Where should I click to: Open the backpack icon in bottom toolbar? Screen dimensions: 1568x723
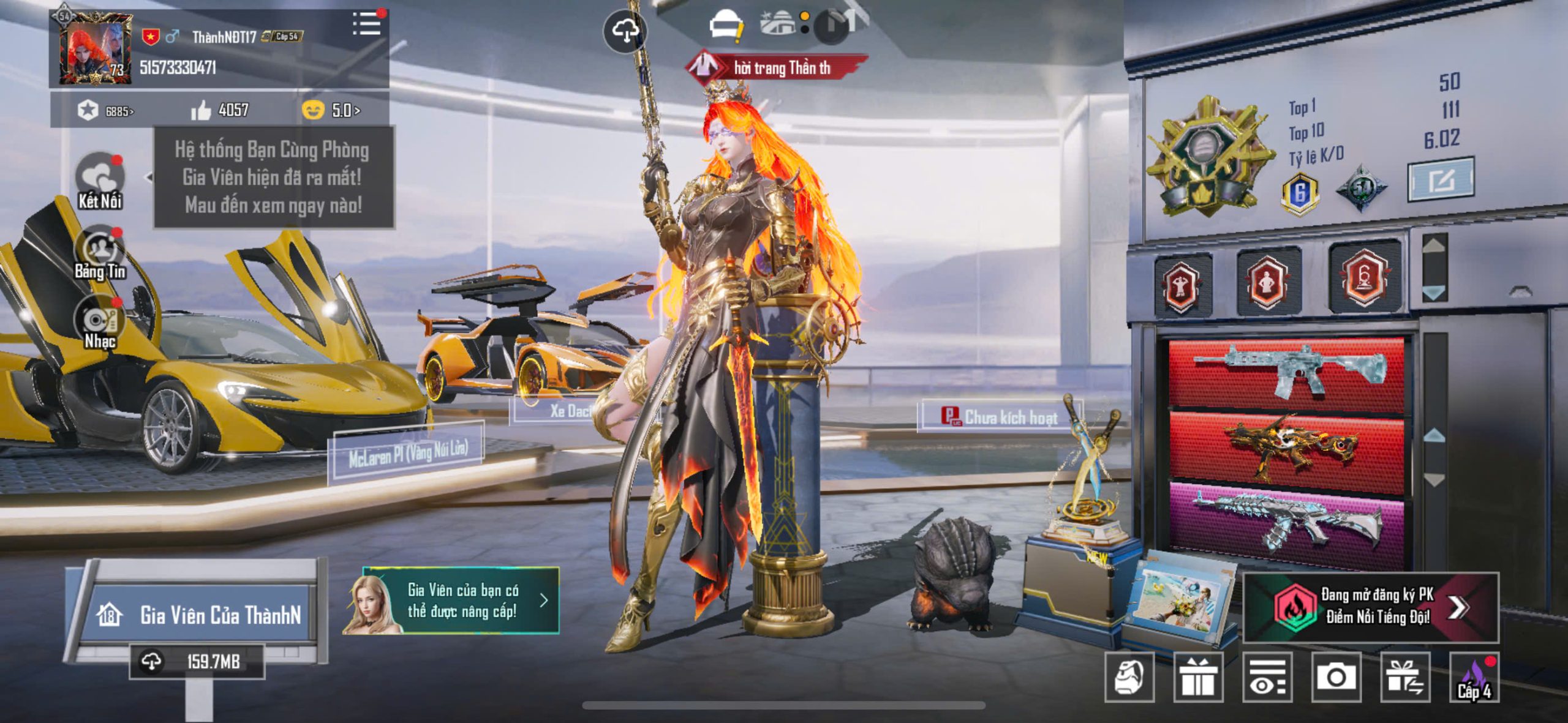(1129, 677)
